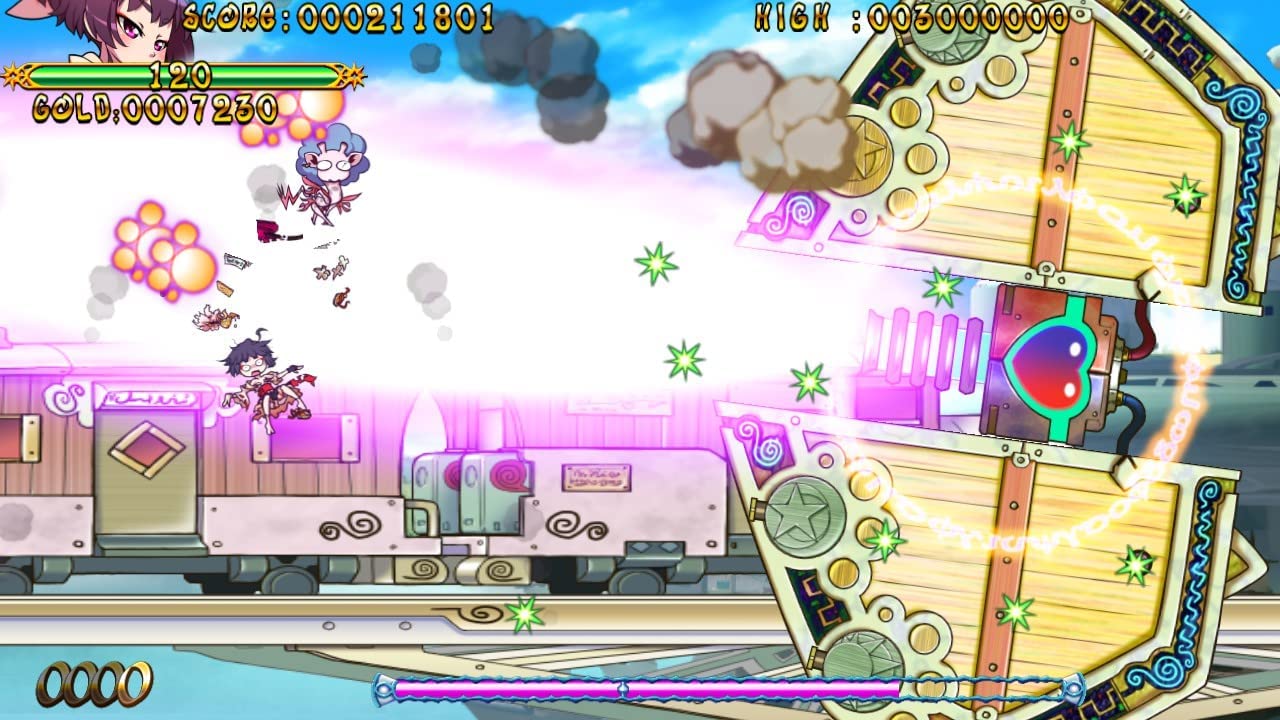This screenshot has height=720, width=1280.
Task: Select the spiral swirl emblem on the upper wooden panel
Action: pyautogui.click(x=795, y=215)
